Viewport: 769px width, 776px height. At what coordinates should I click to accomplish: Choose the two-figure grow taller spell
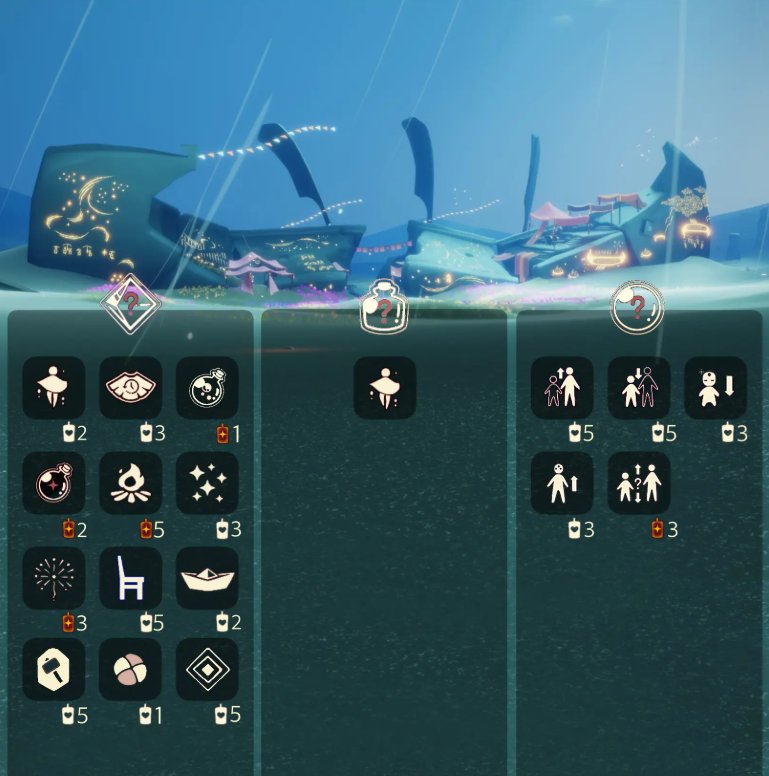(562, 387)
